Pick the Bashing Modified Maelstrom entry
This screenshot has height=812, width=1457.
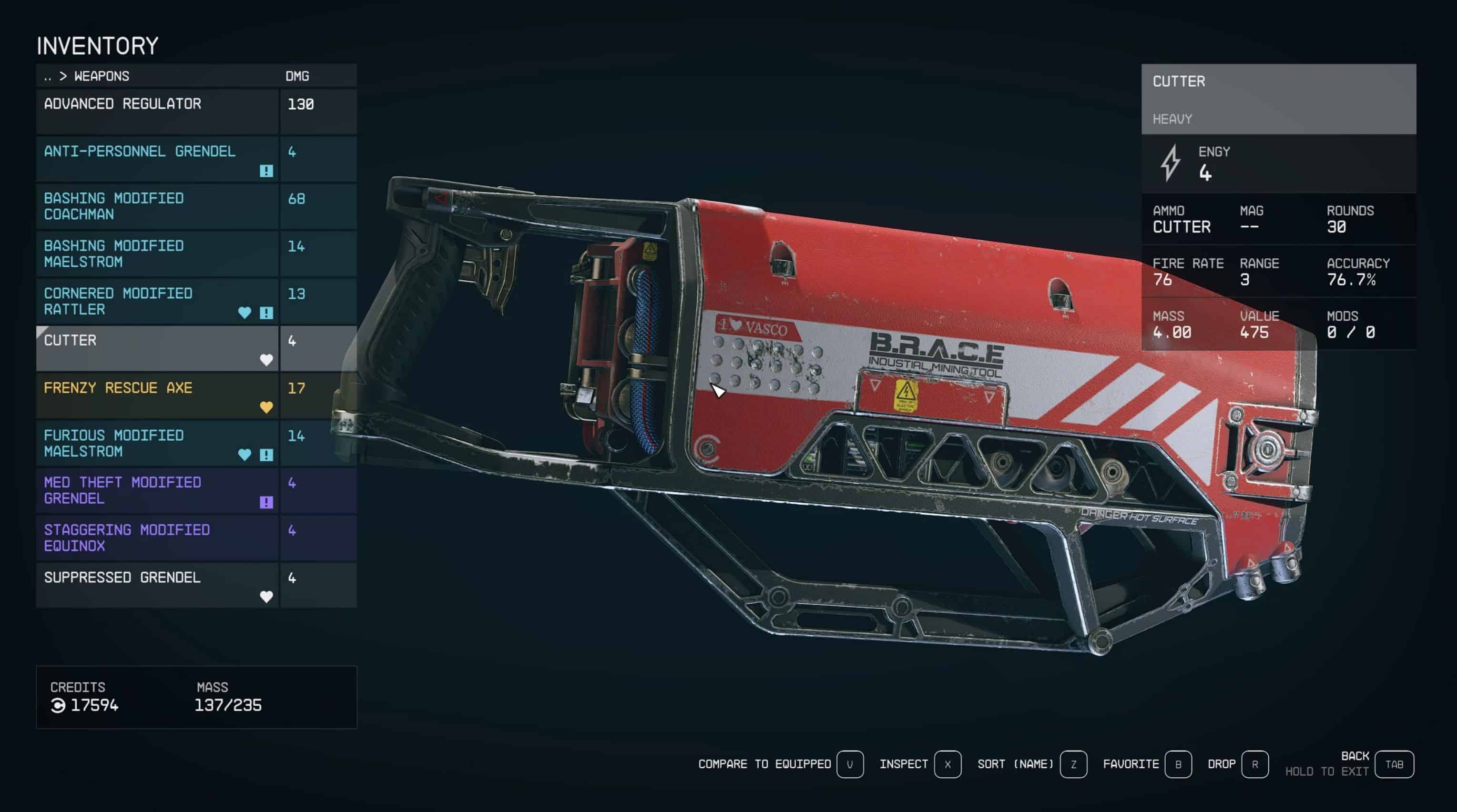(x=157, y=254)
